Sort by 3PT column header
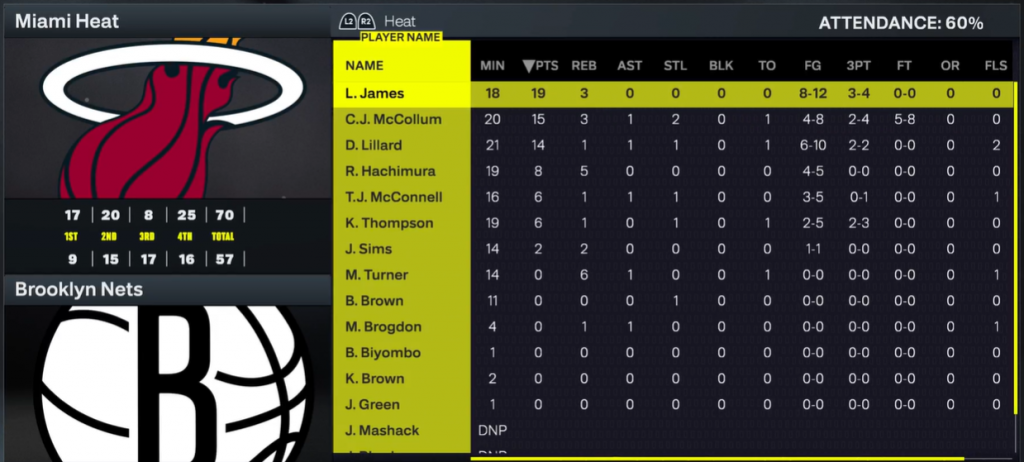This screenshot has width=1024, height=462. click(x=859, y=66)
